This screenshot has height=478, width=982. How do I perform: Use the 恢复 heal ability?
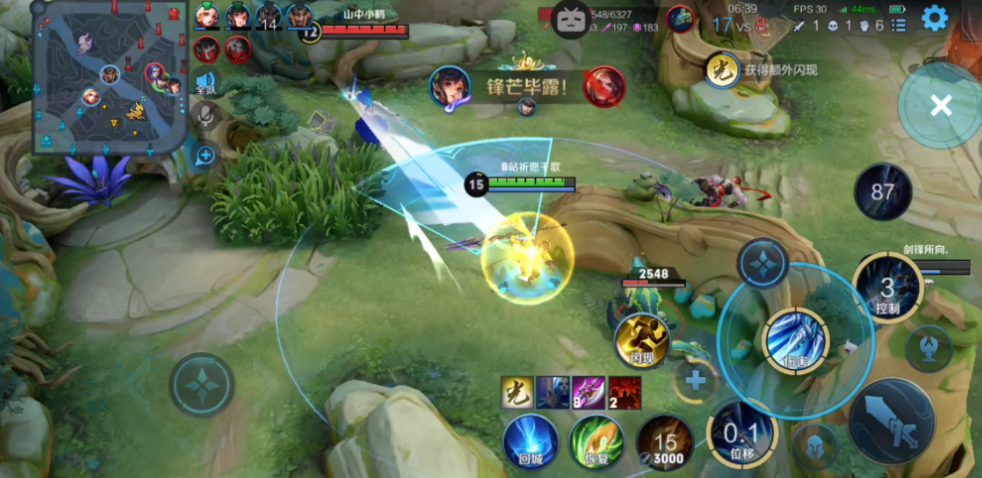pos(597,443)
